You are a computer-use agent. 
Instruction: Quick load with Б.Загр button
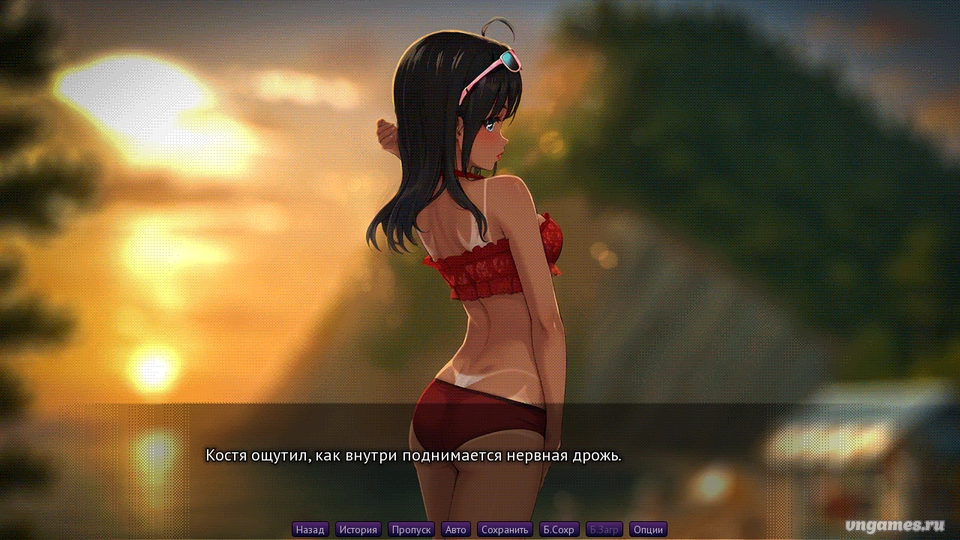604,529
